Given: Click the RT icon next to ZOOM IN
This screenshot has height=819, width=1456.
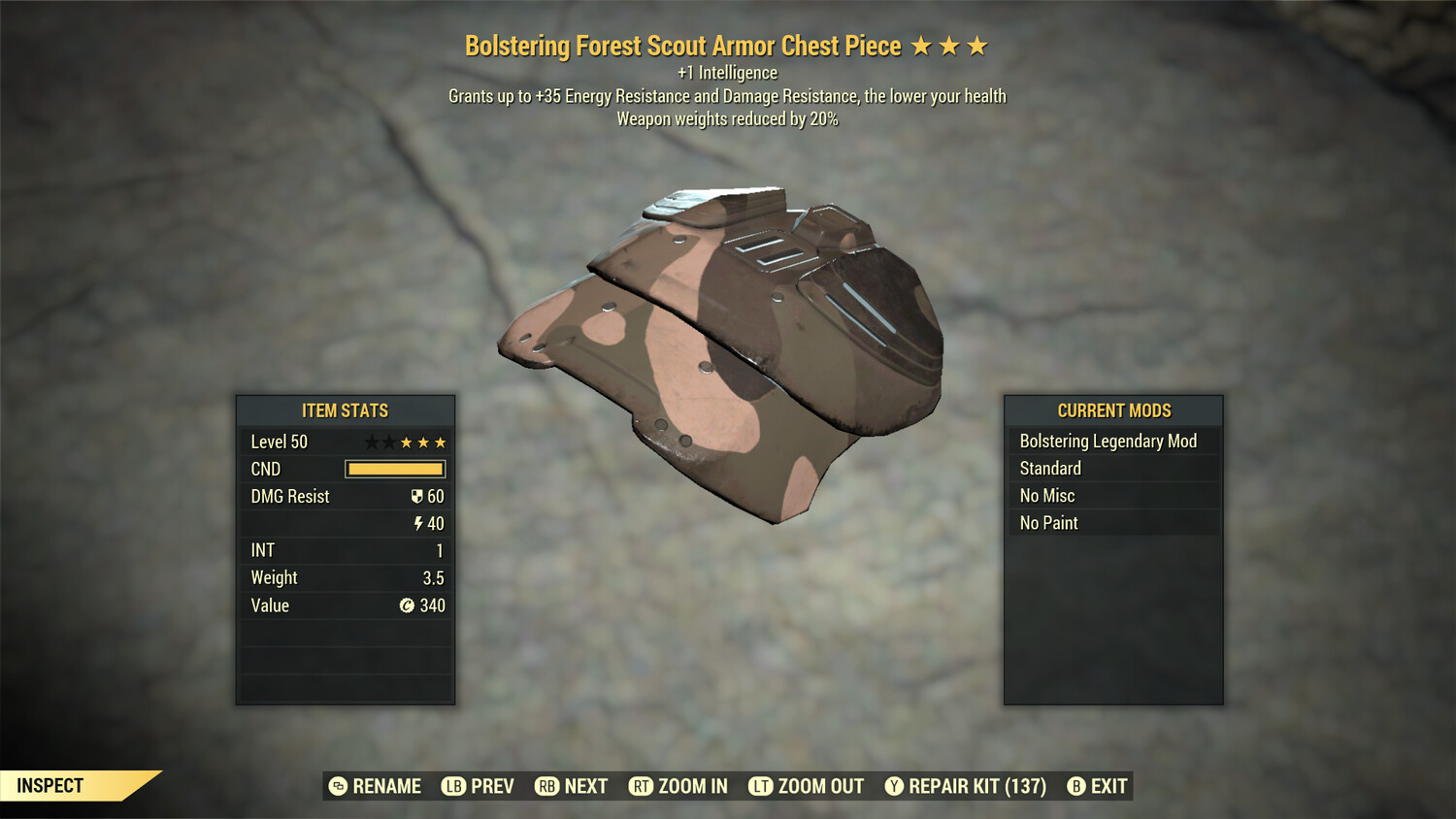Looking at the screenshot, I should [641, 786].
